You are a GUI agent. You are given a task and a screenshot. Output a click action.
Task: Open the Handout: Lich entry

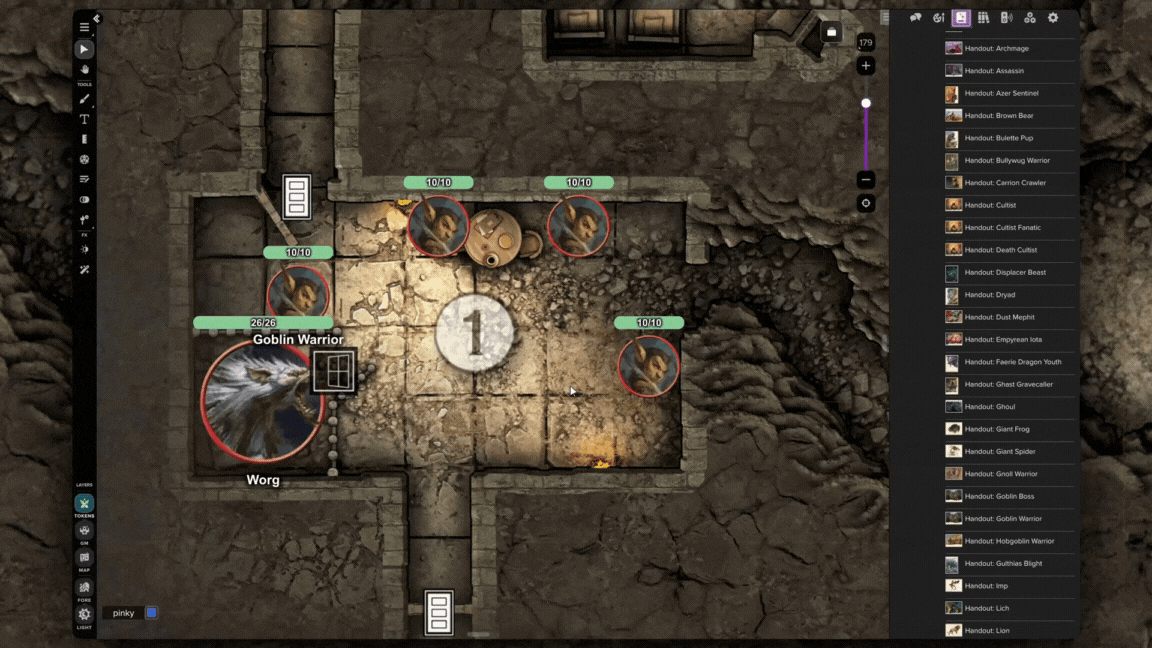[989, 608]
